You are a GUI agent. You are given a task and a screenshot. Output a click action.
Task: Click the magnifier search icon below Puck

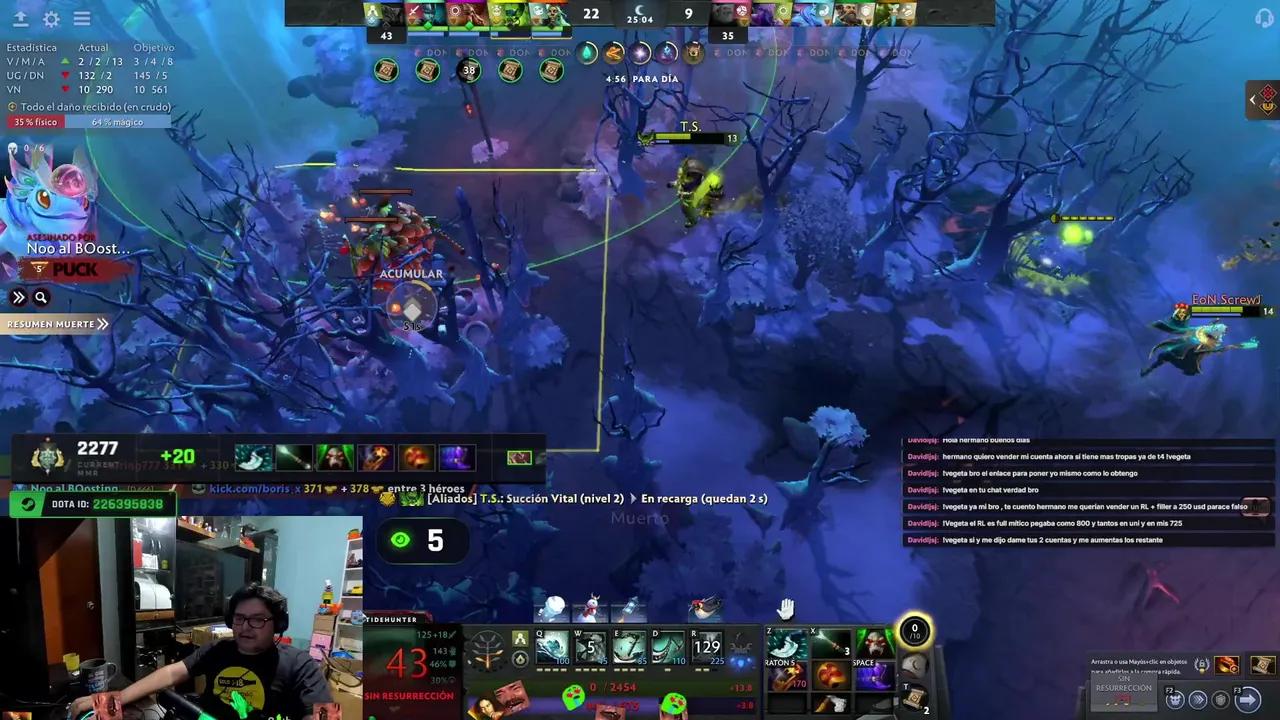tap(40, 297)
